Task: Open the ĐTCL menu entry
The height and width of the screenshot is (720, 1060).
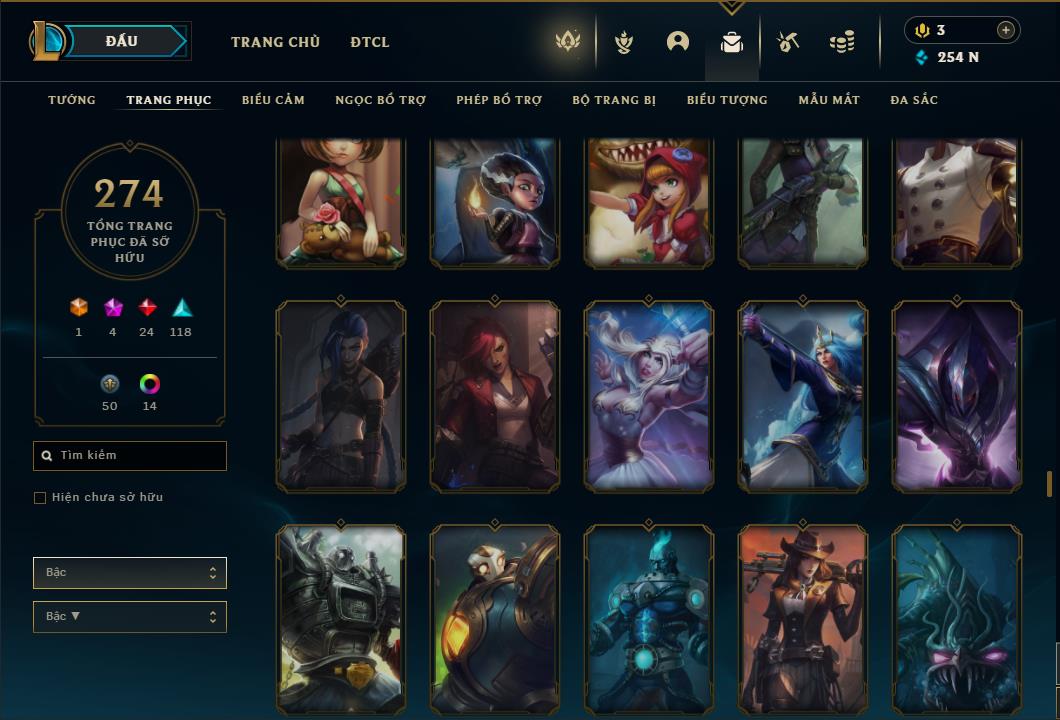Action: click(370, 42)
